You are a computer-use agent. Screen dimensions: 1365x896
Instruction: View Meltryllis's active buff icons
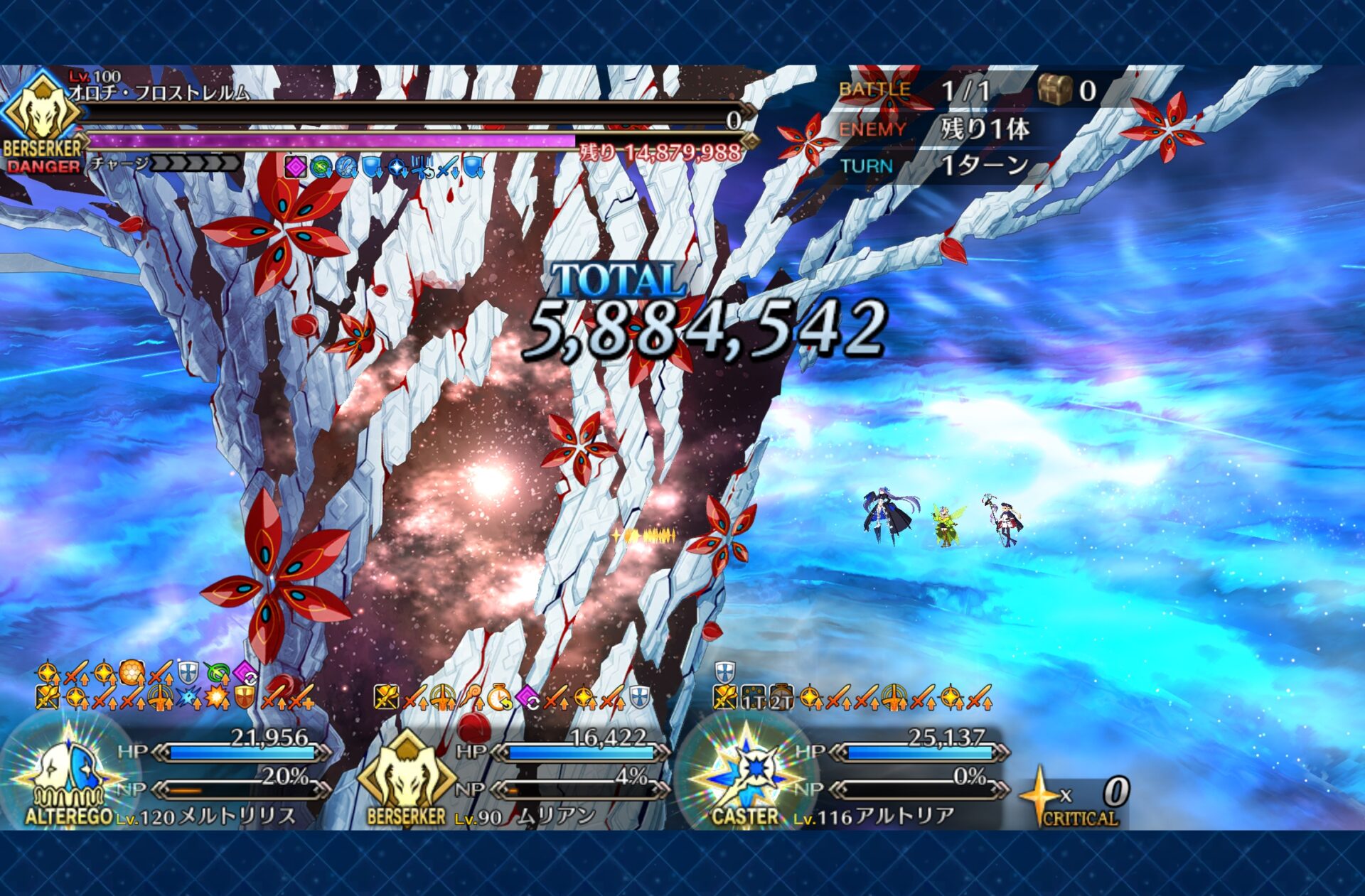point(174,686)
